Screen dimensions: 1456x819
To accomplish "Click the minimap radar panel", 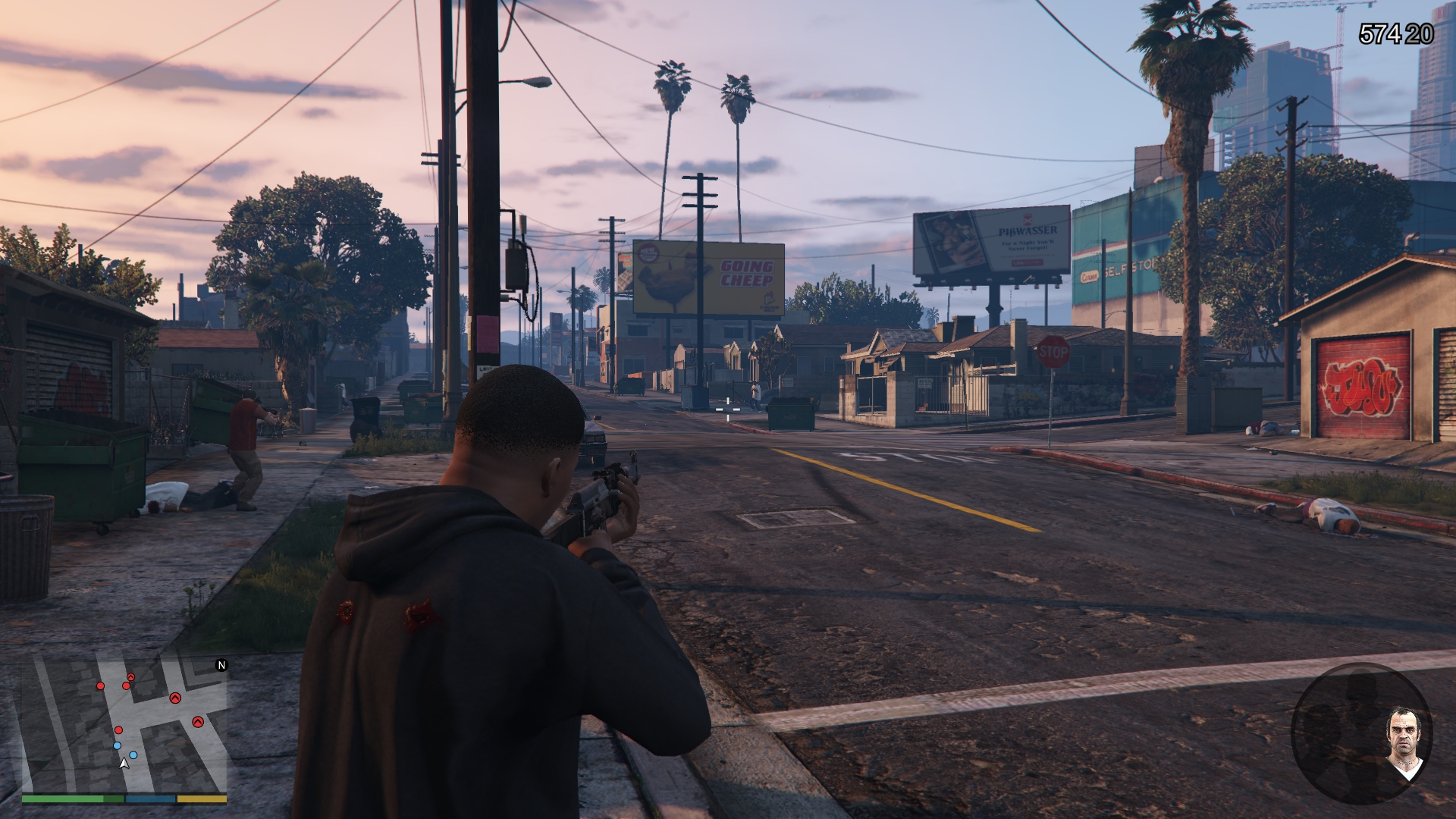I will [124, 724].
